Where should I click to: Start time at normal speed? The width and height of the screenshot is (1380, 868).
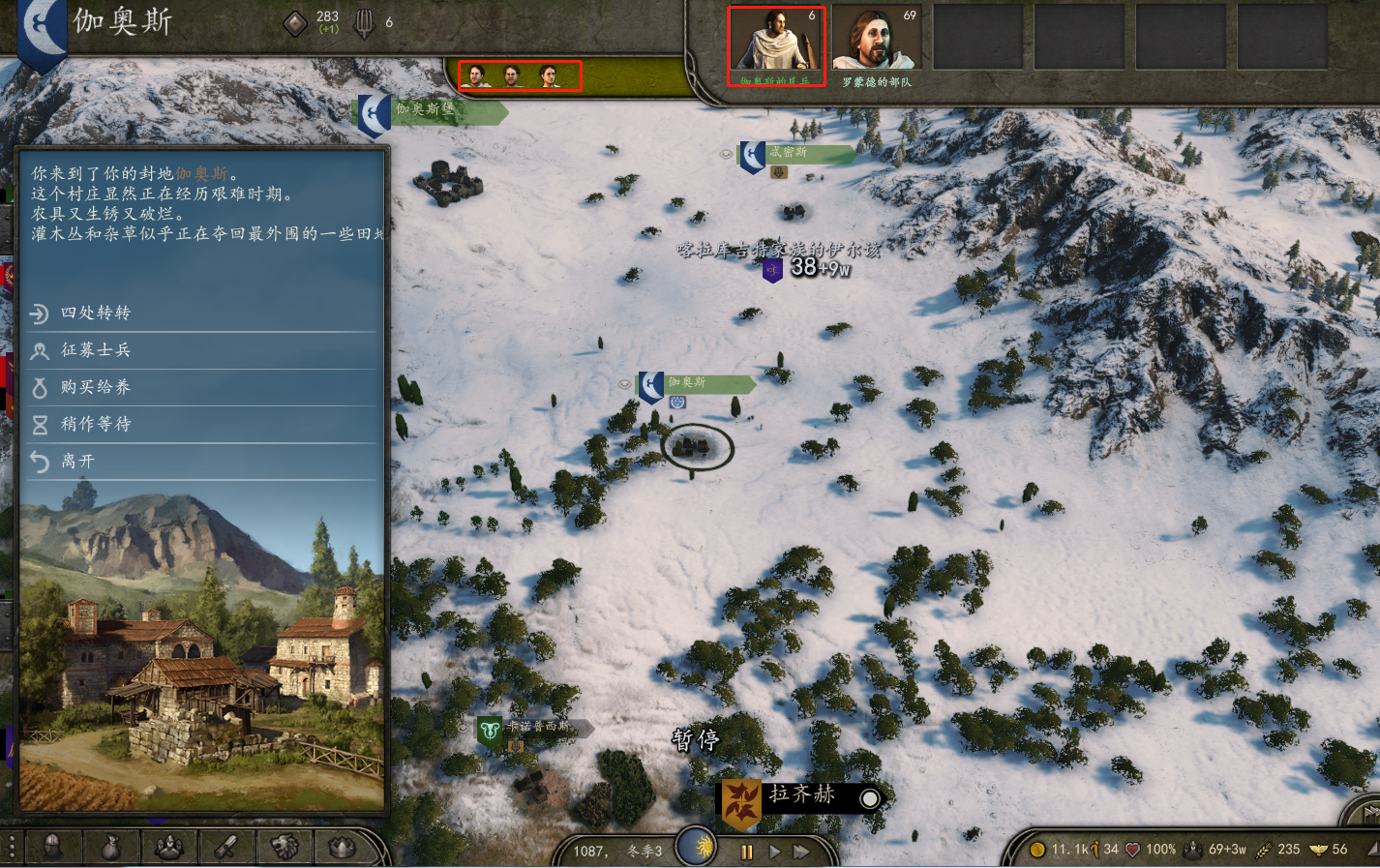tap(774, 852)
